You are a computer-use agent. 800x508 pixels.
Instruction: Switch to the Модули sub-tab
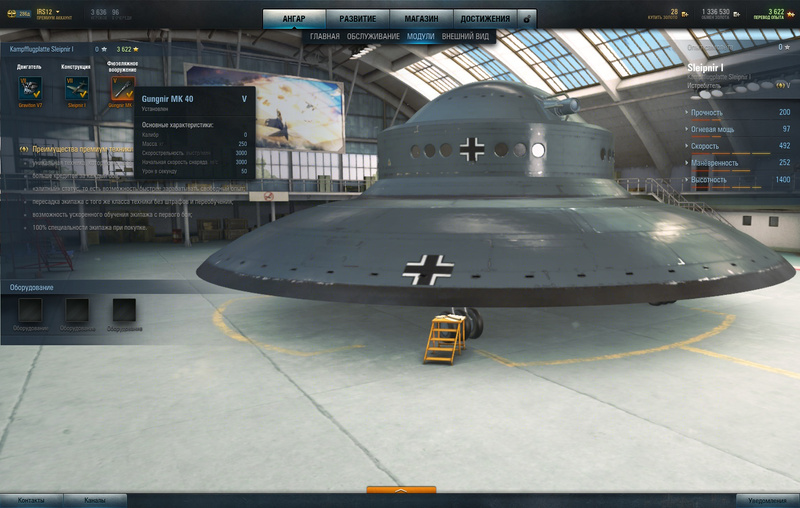pos(420,36)
